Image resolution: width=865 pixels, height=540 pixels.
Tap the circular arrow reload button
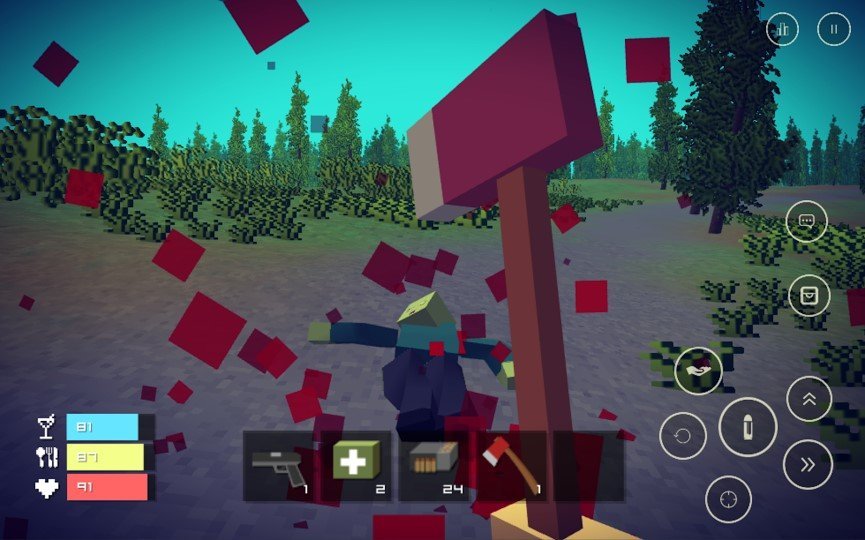683,436
